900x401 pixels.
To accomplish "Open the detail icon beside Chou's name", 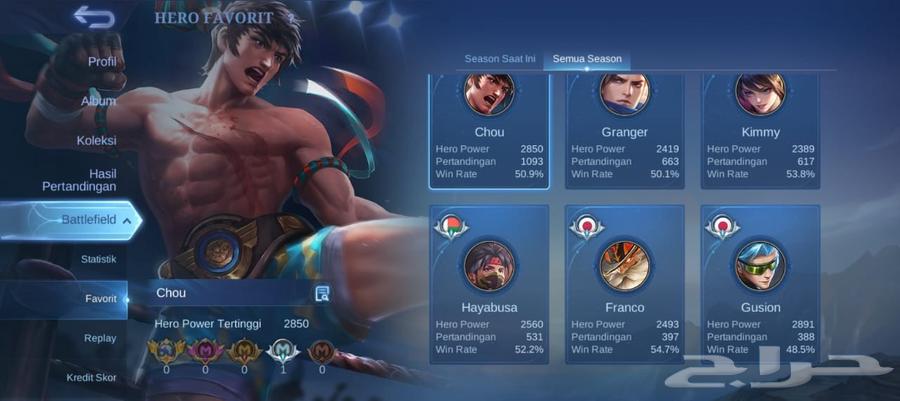I will [322, 293].
